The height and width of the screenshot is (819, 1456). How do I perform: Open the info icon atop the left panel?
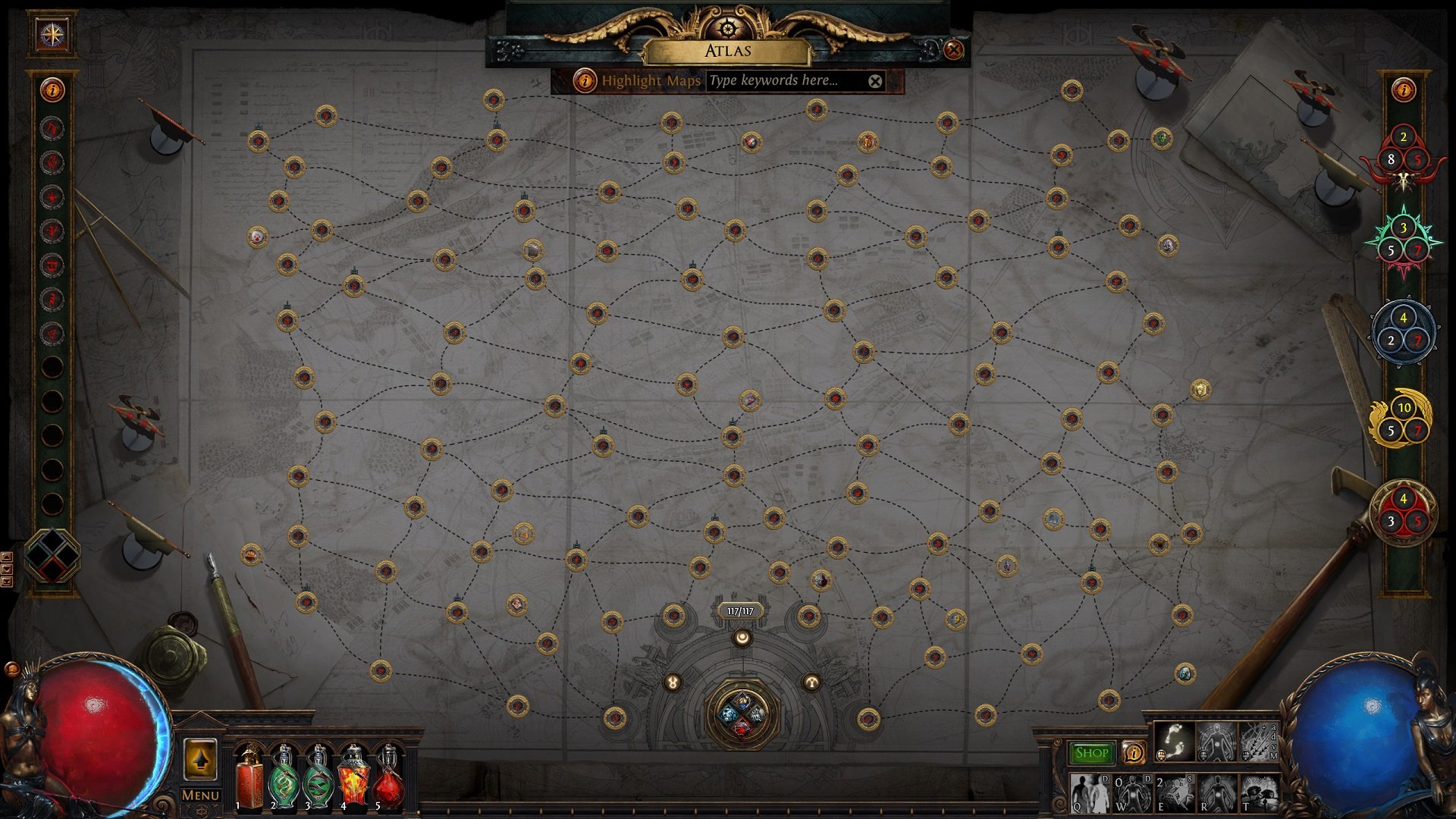(x=52, y=90)
